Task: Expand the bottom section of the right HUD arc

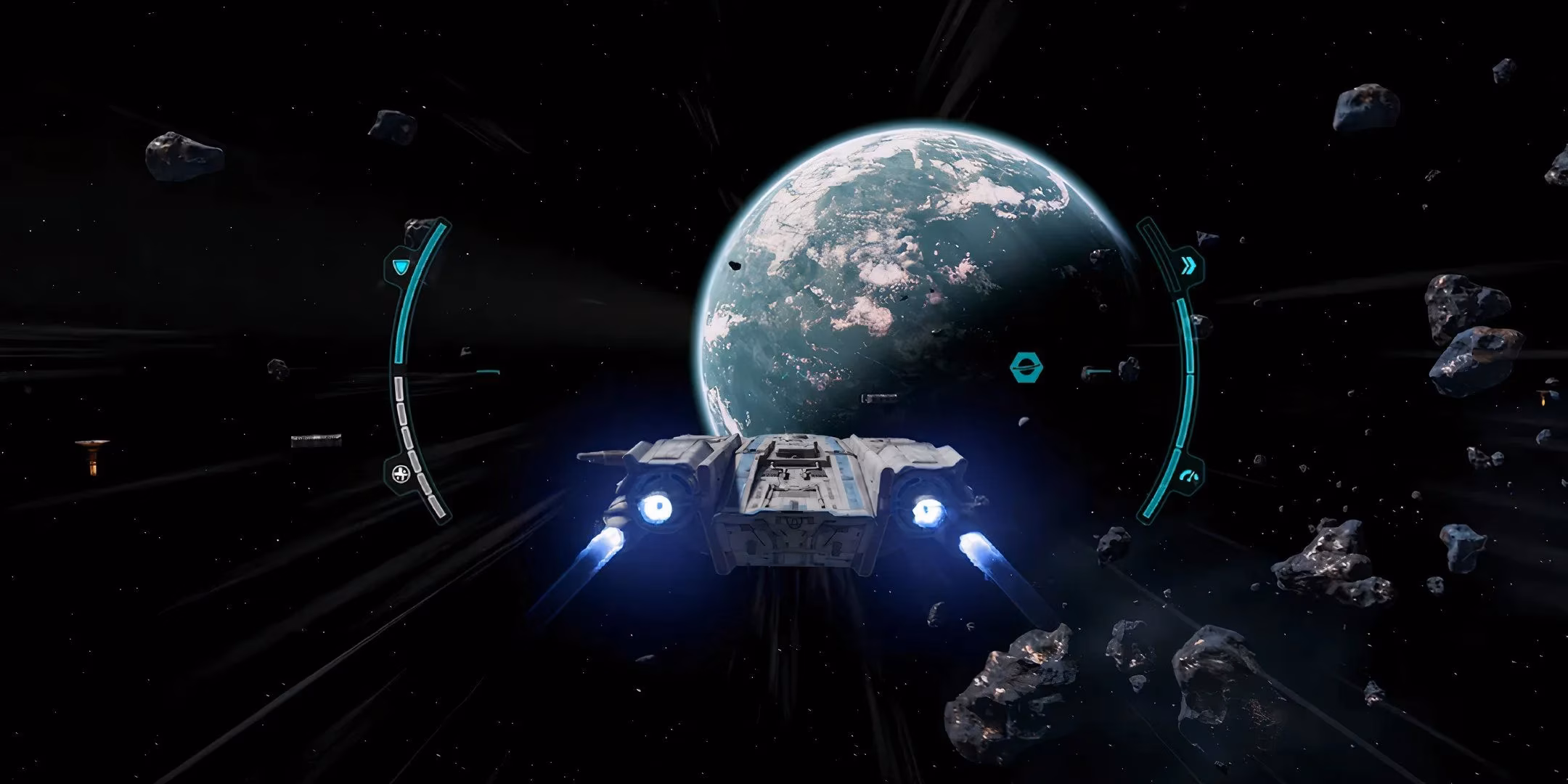Action: 1154,508
